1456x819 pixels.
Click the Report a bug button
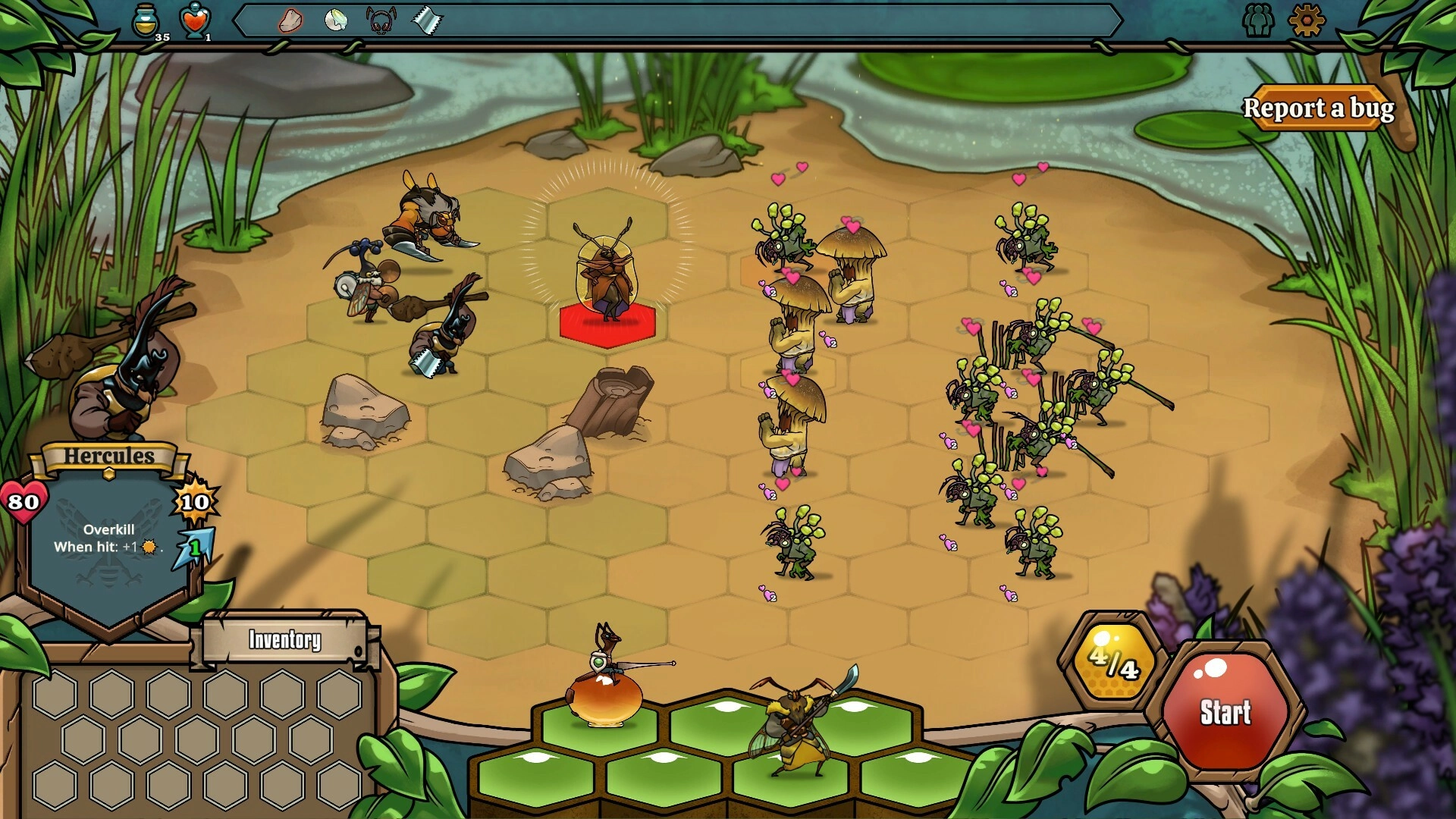[x=1318, y=108]
